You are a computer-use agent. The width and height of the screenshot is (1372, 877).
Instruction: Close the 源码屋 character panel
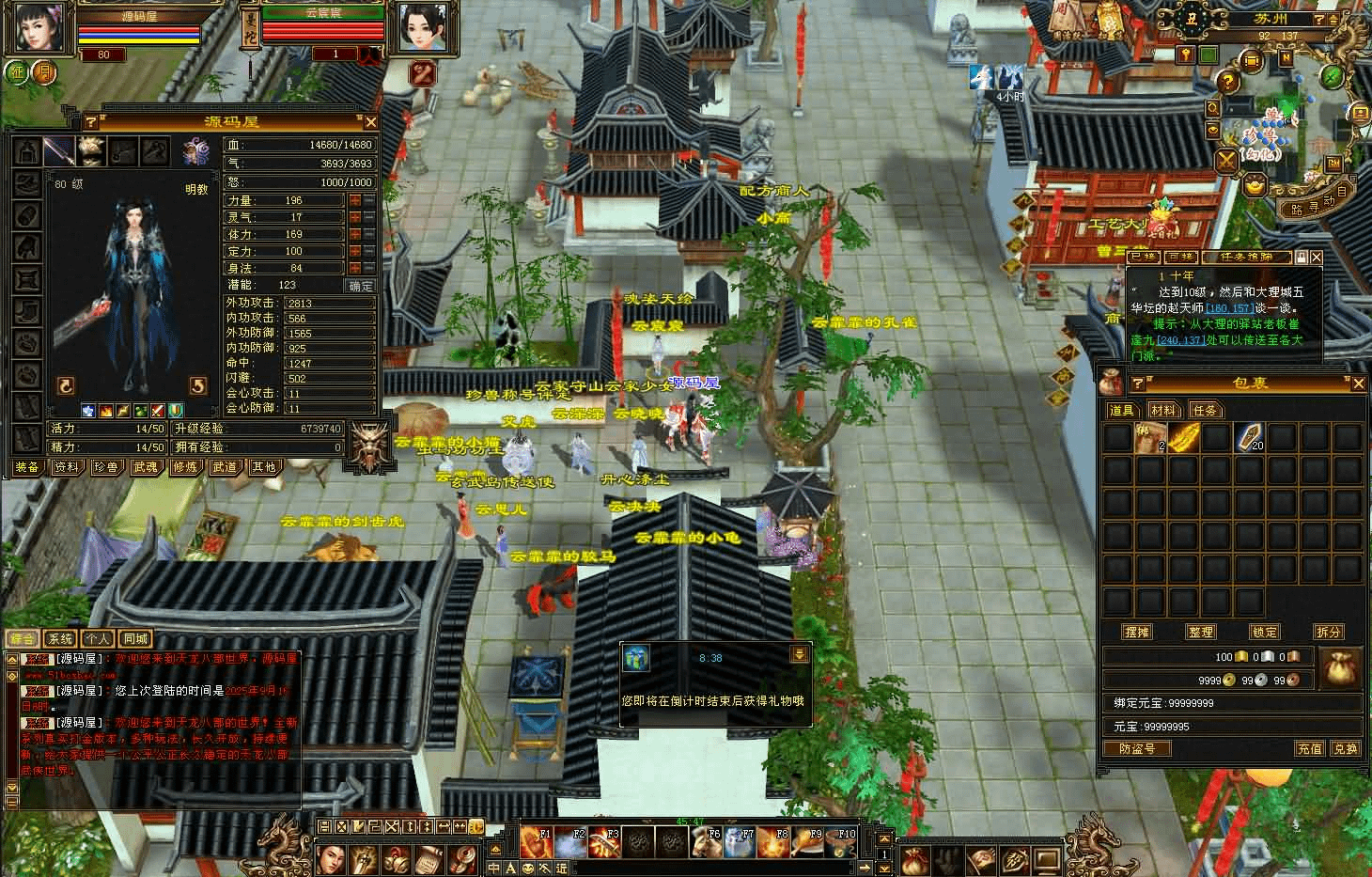(371, 122)
